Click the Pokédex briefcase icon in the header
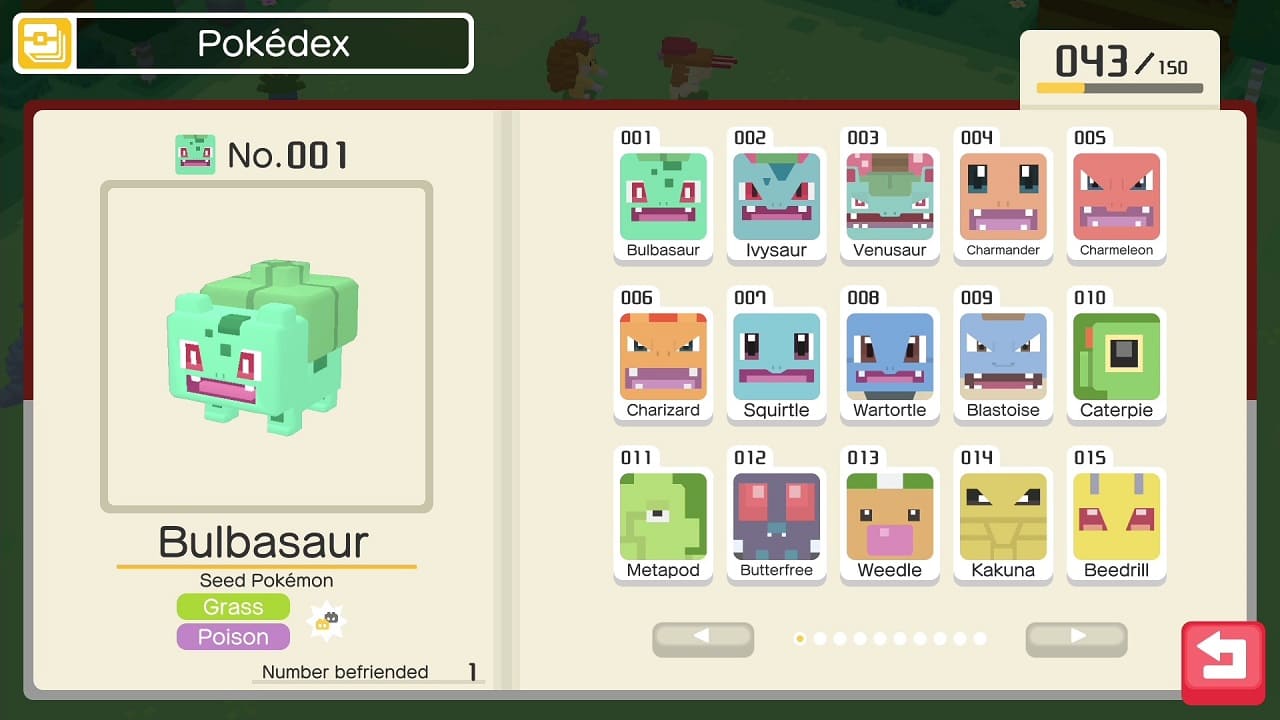Image resolution: width=1280 pixels, height=720 pixels. (x=44, y=43)
